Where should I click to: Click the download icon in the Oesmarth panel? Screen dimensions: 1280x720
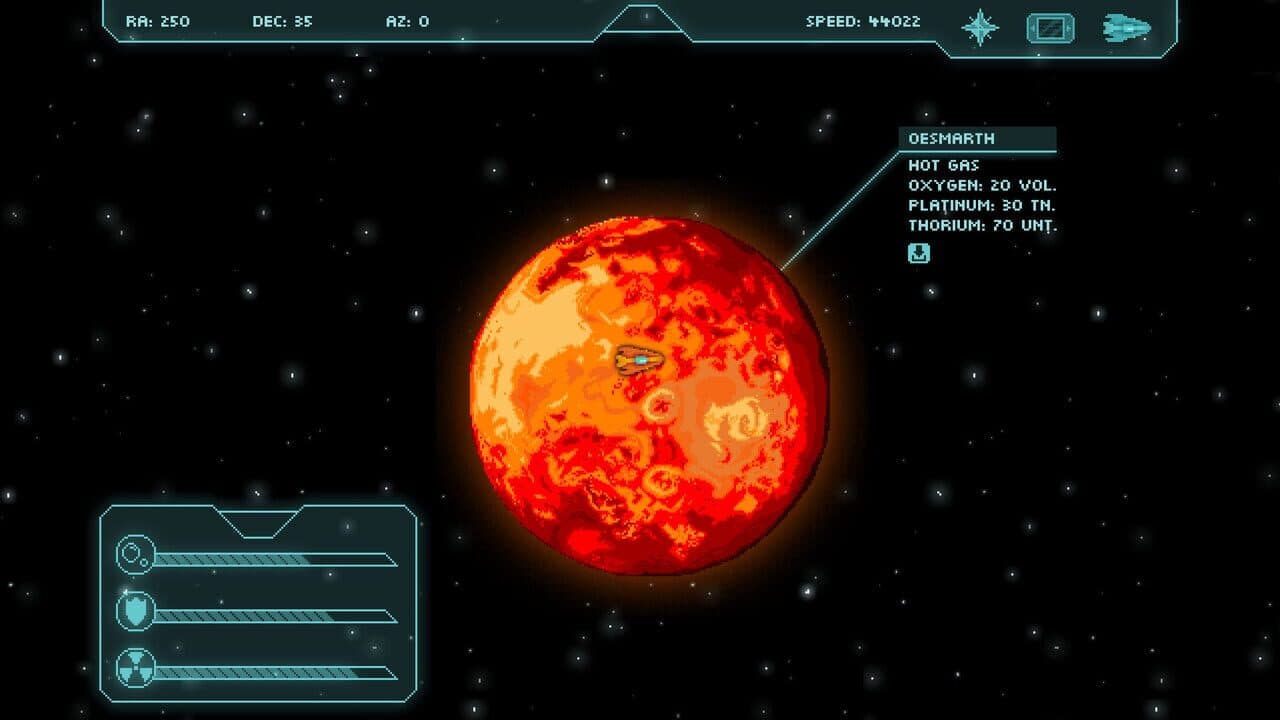tap(917, 253)
